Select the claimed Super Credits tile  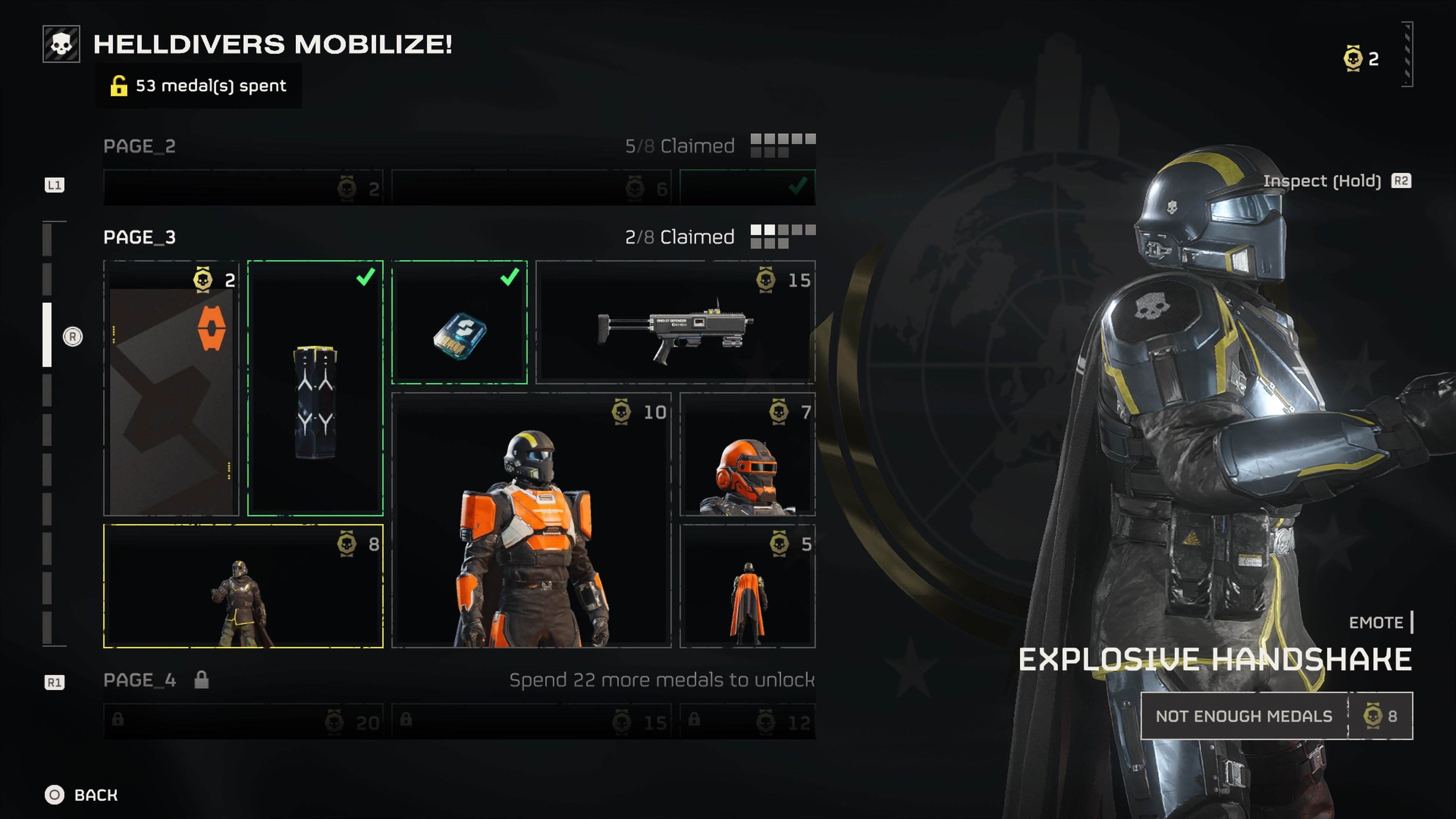[x=460, y=322]
